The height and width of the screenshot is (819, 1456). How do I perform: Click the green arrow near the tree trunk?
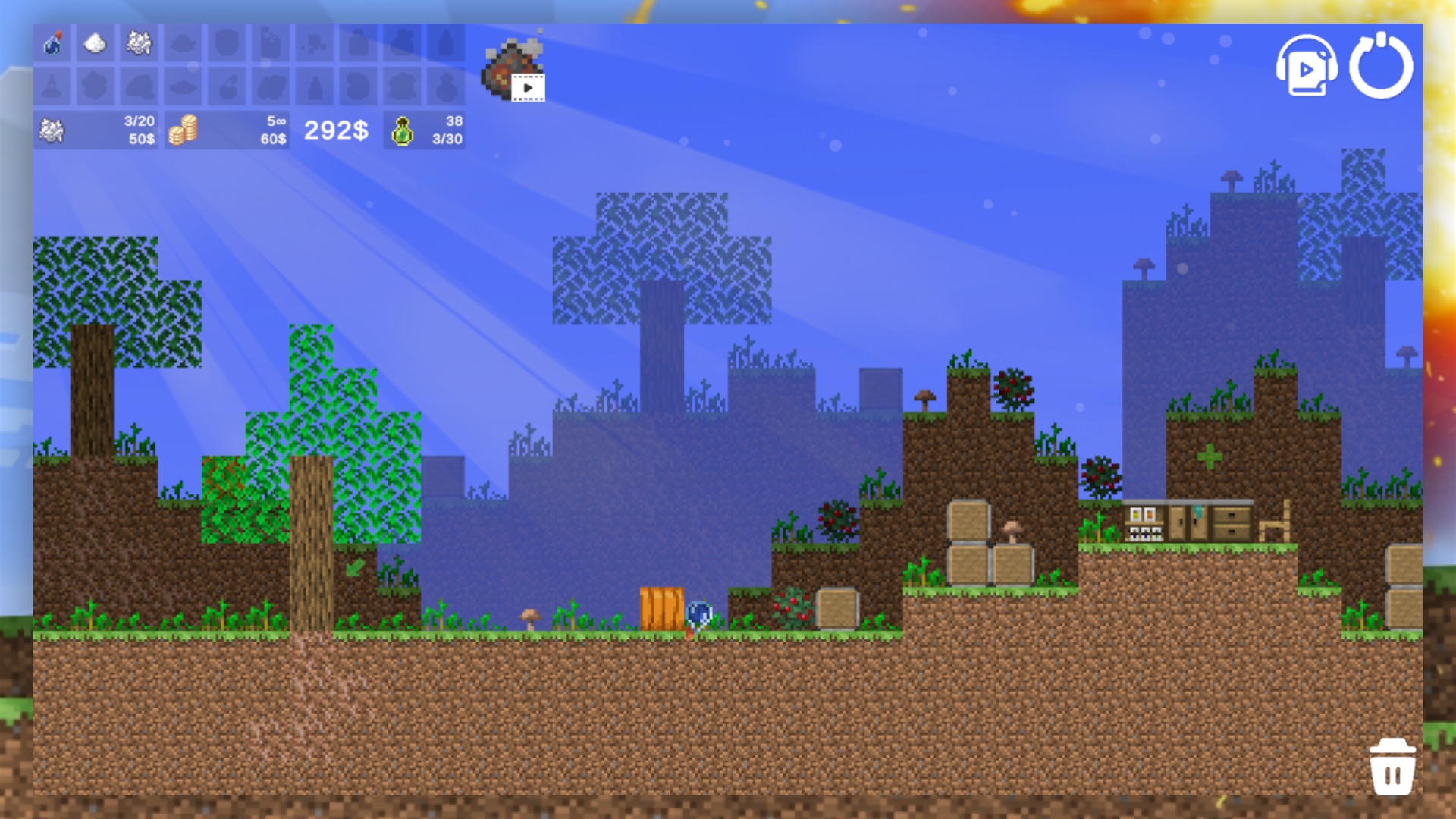(x=354, y=567)
